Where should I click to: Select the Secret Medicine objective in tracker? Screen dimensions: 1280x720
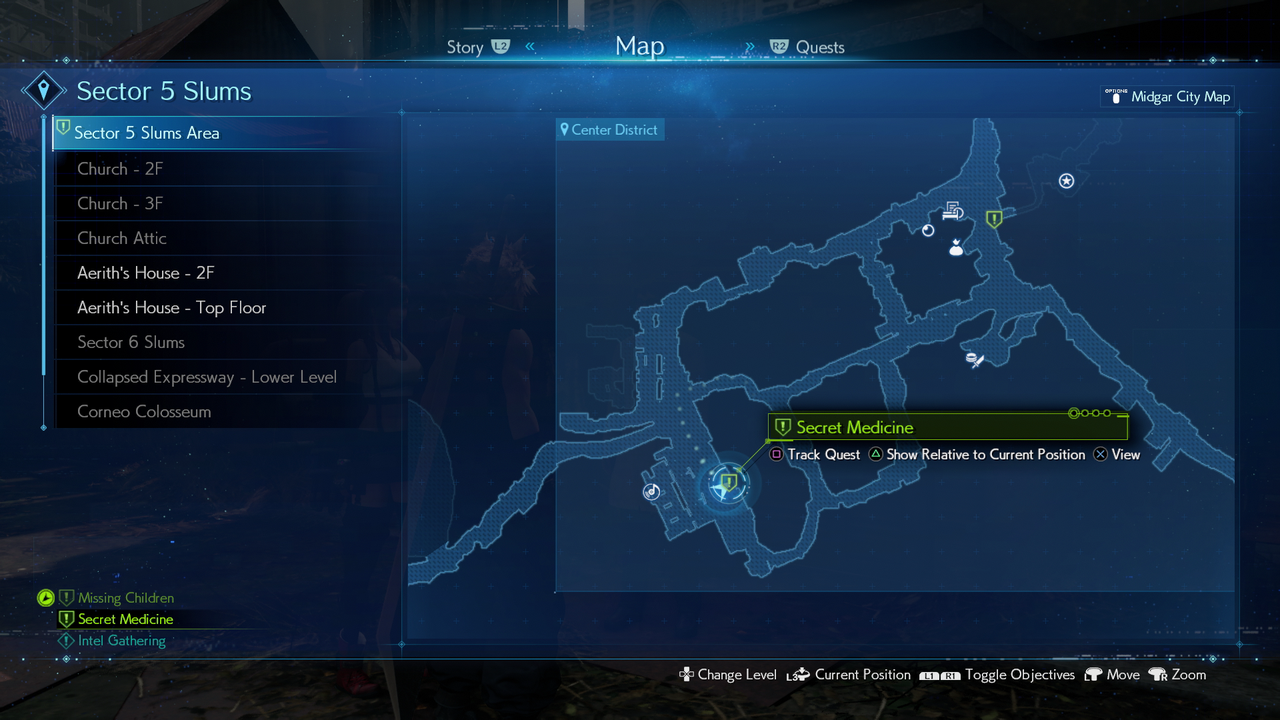tap(125, 620)
